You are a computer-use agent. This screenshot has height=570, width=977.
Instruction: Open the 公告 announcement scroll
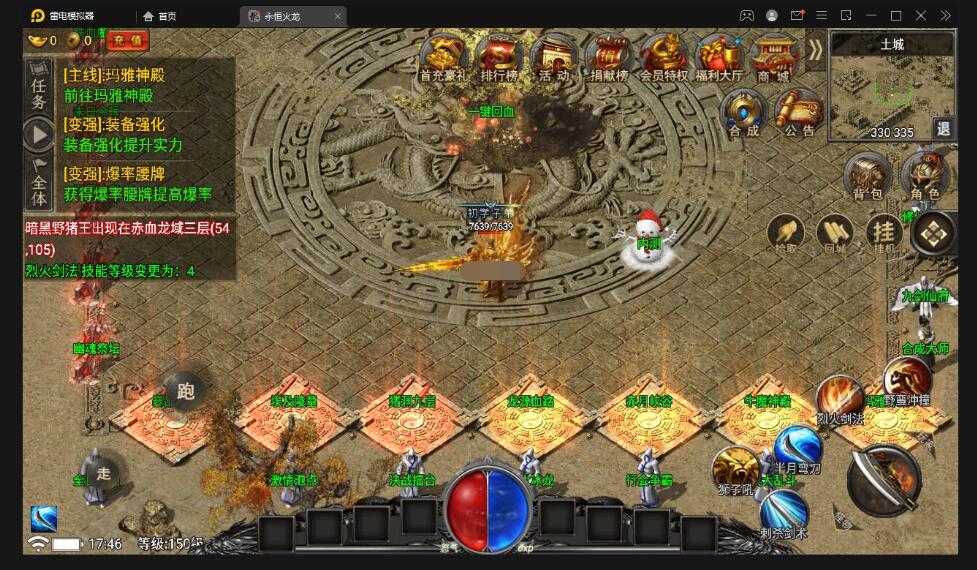coord(799,111)
